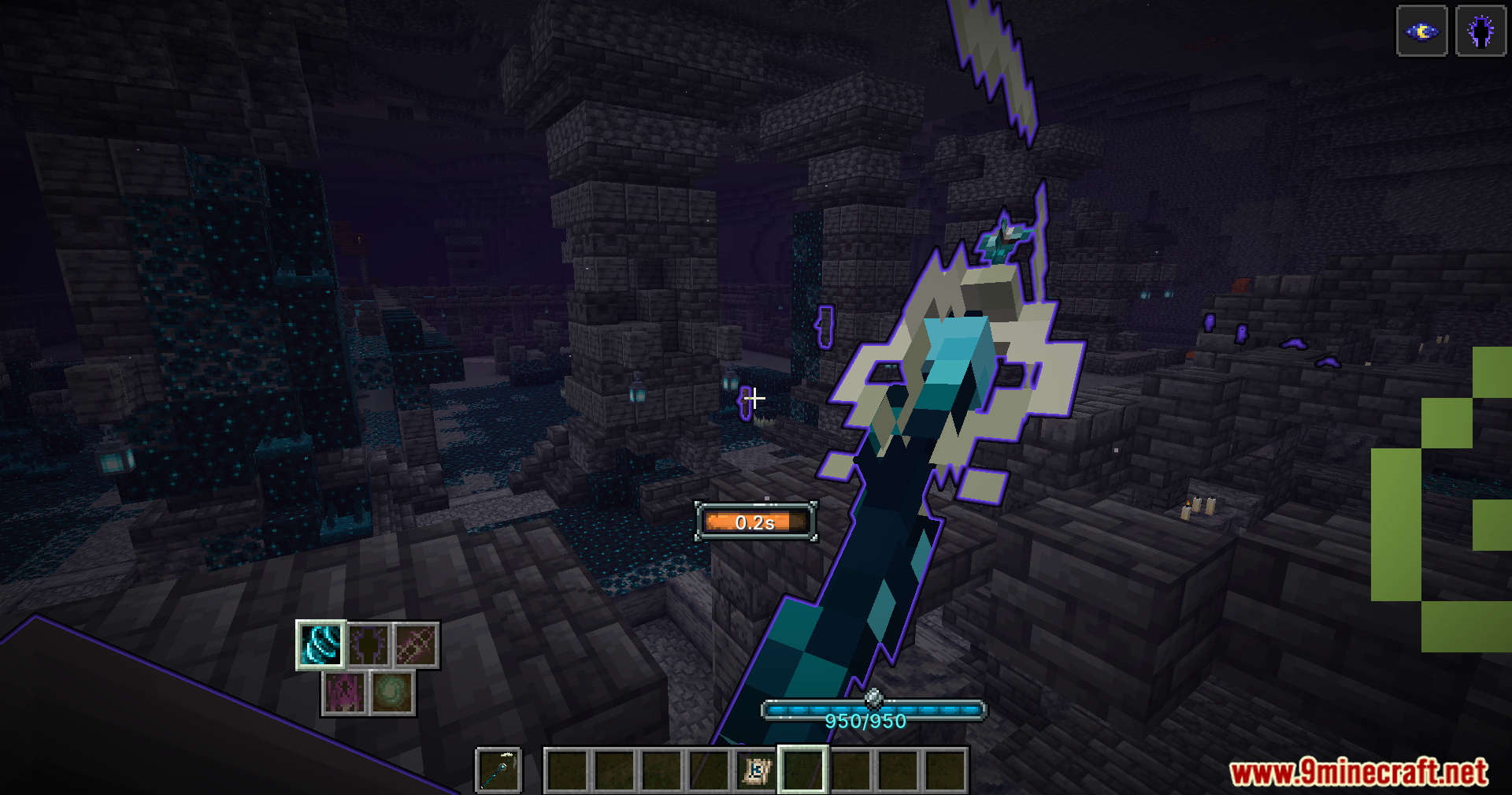Select the highlighted hotbar slot
This screenshot has width=1512, height=795.
802,770
